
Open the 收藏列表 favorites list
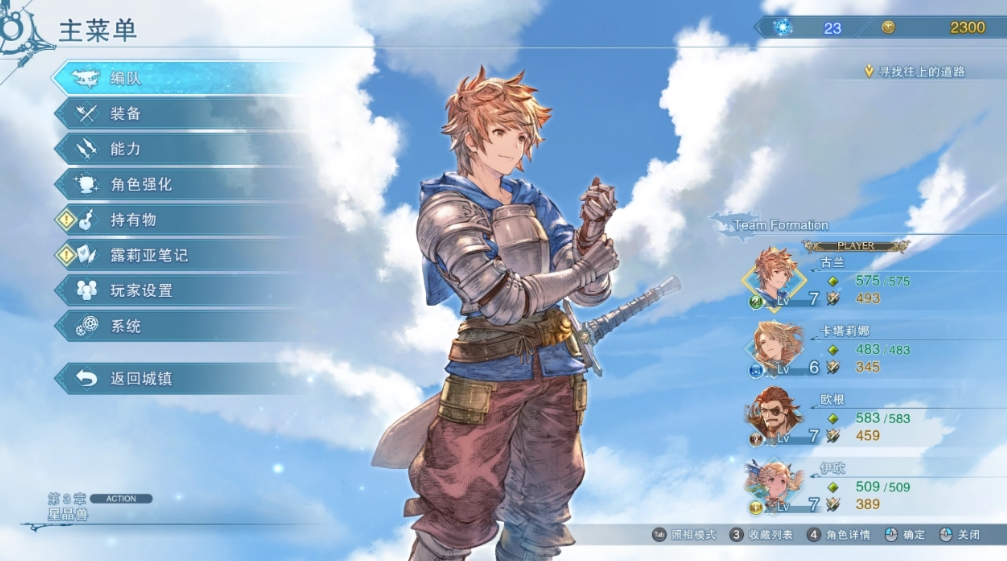pyautogui.click(x=762, y=535)
